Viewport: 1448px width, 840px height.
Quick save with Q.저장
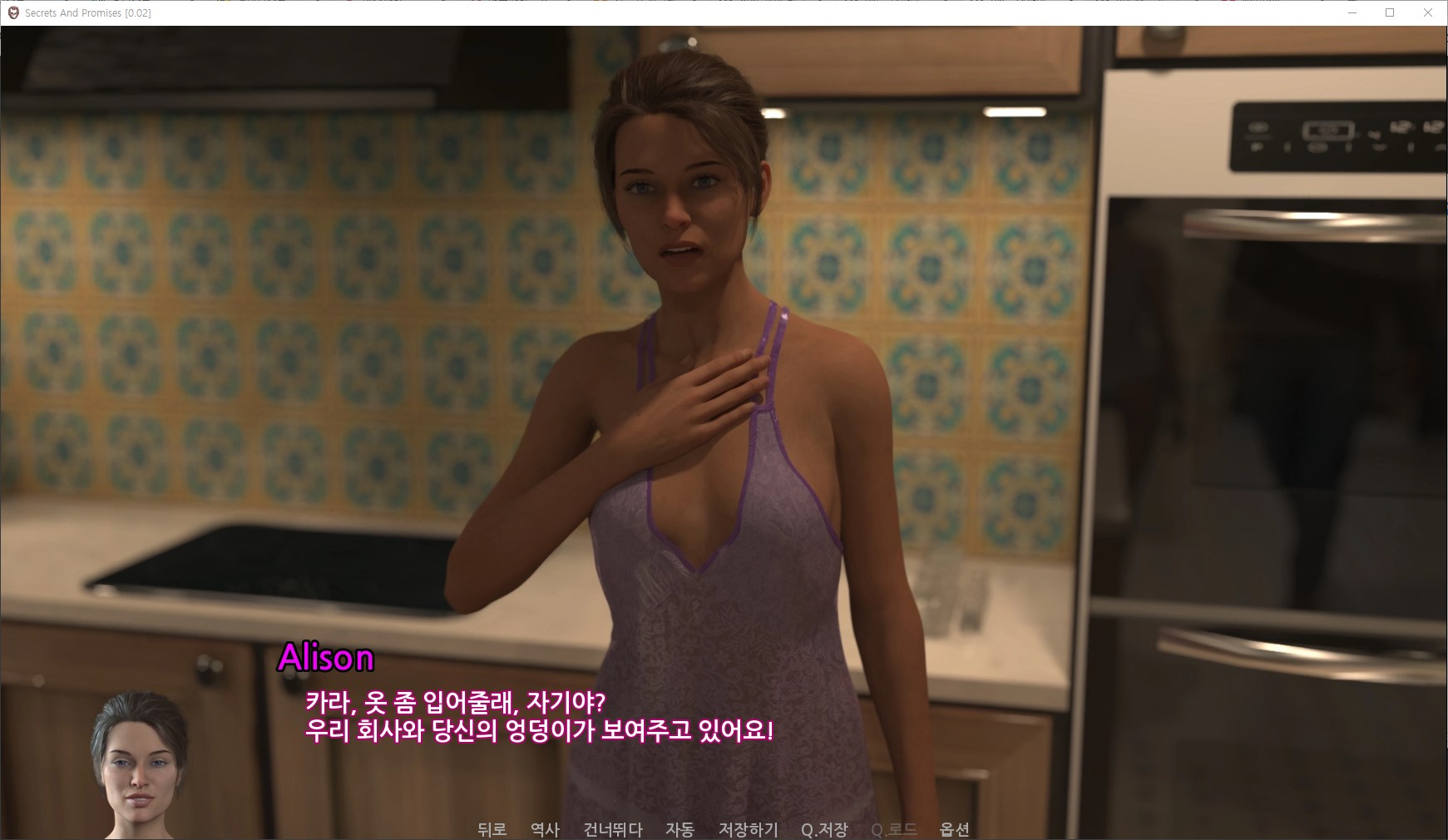(824, 829)
